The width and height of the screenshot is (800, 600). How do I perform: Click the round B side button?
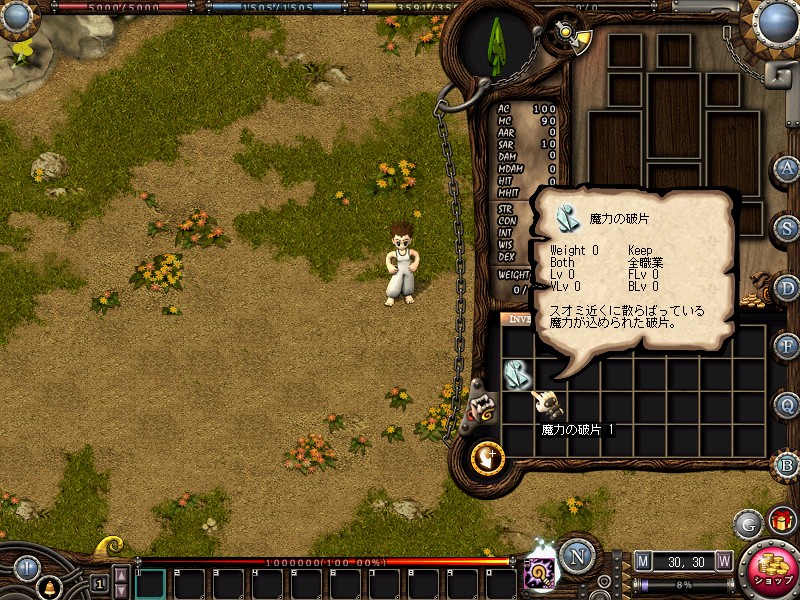[787, 465]
